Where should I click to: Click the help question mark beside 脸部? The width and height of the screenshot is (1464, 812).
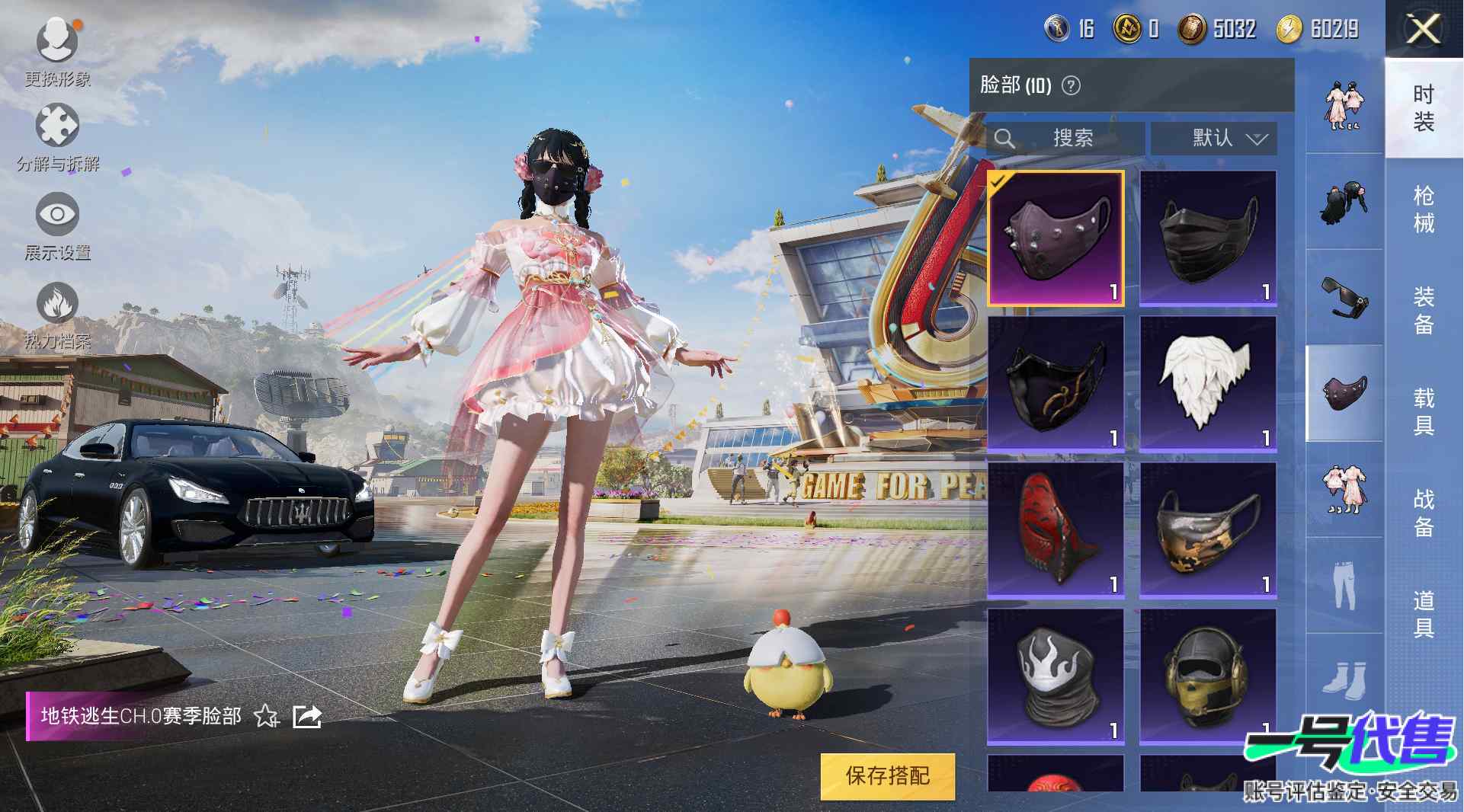pyautogui.click(x=1071, y=85)
